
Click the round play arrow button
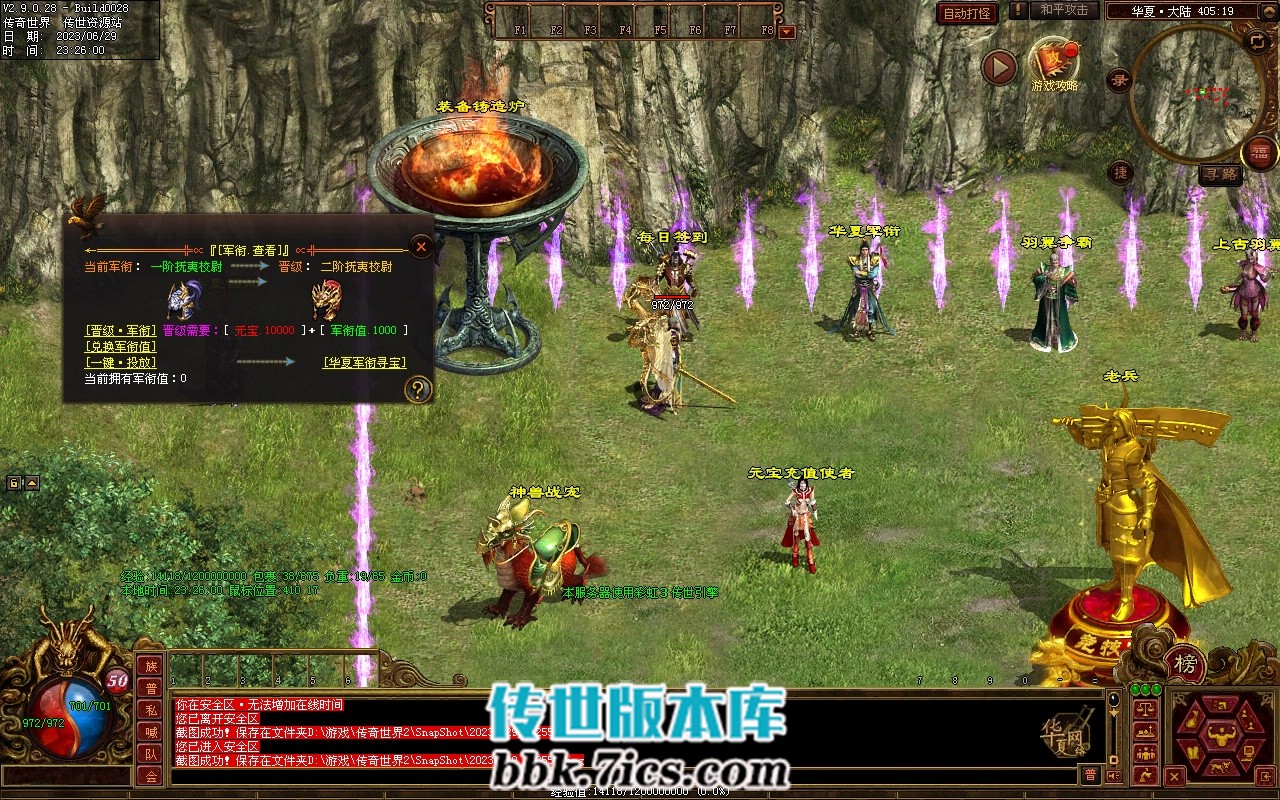coord(999,67)
